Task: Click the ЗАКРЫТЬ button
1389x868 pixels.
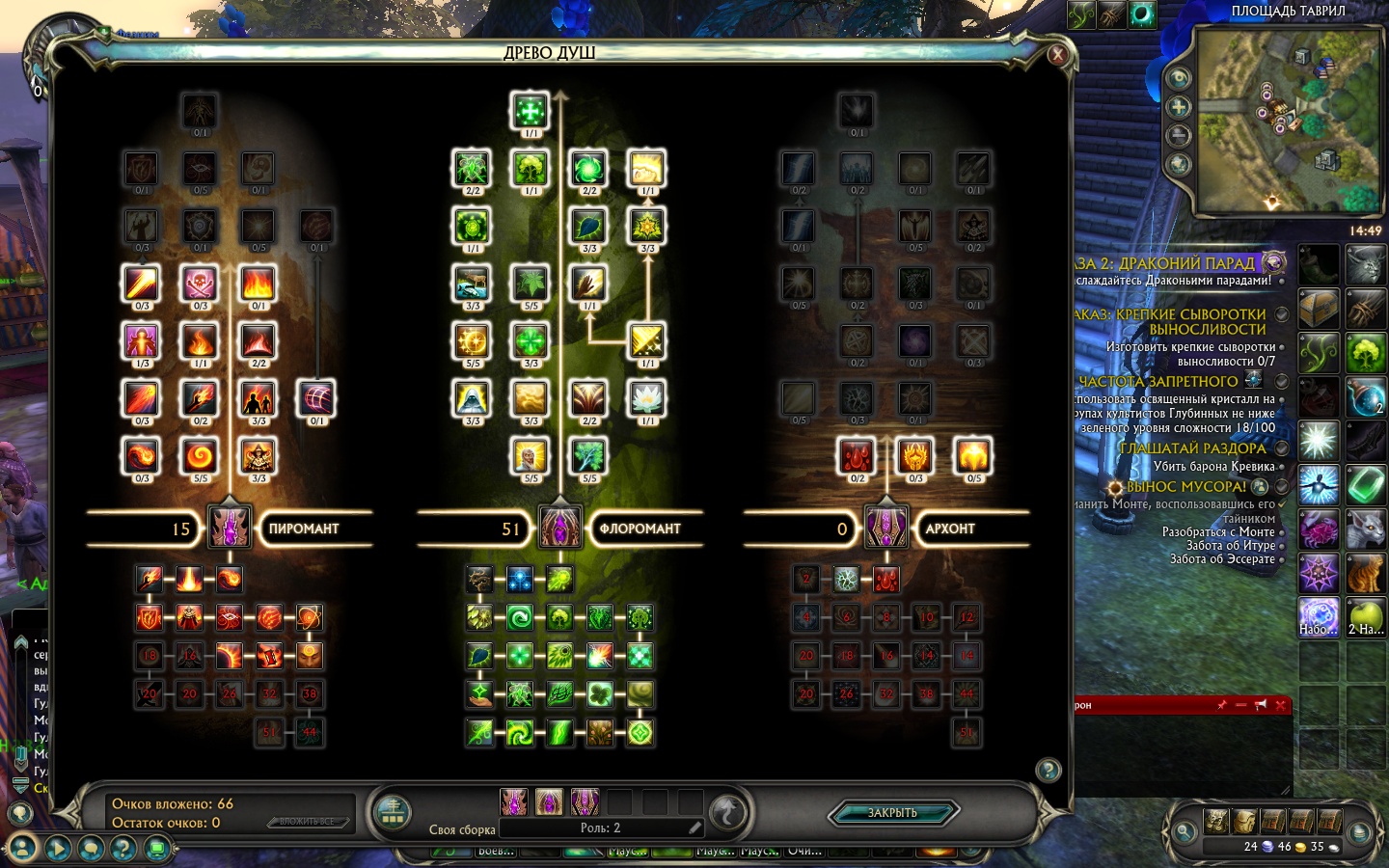Action: tap(892, 813)
